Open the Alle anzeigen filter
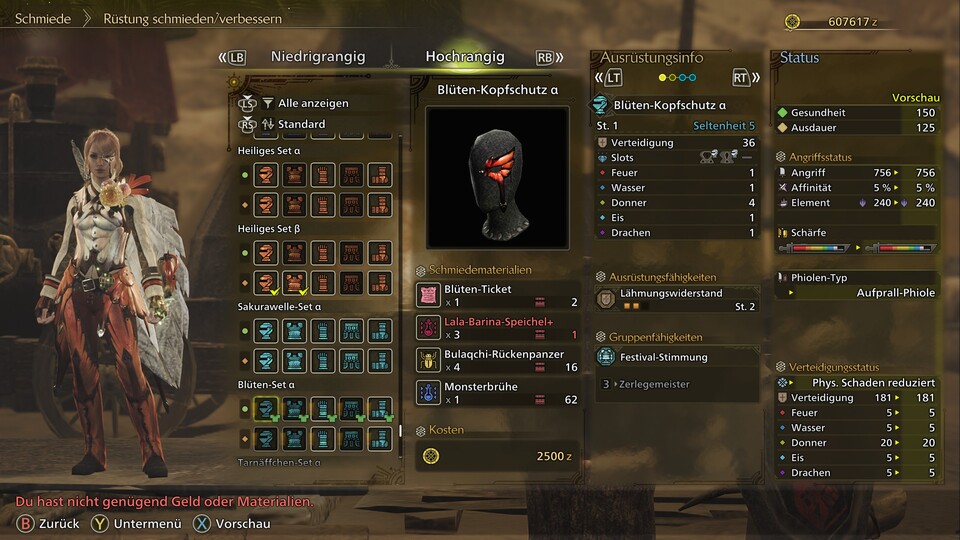Screen dimensions: 960x540 pyautogui.click(x=313, y=103)
